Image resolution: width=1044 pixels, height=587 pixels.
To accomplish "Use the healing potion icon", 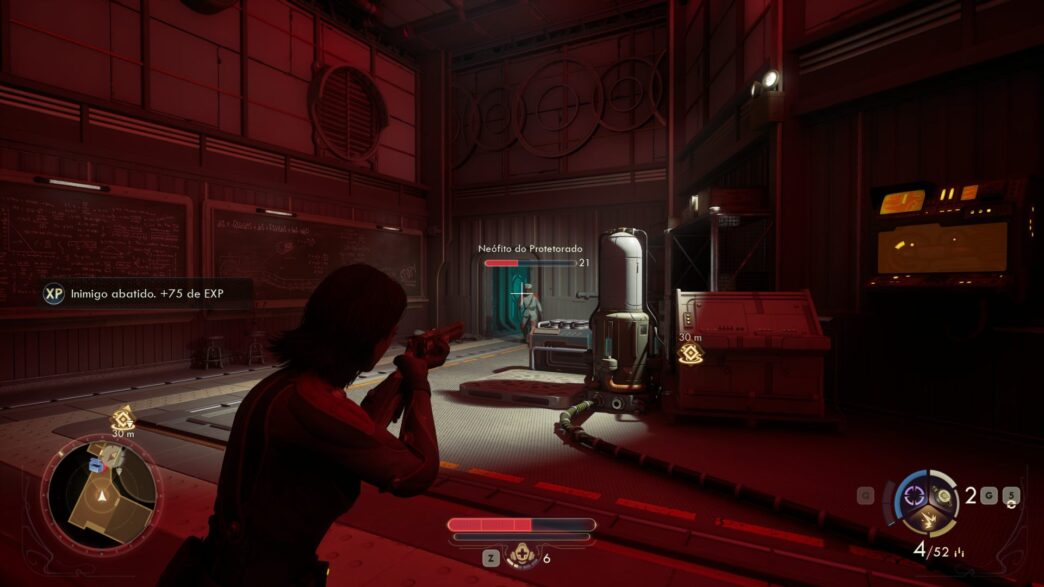I will (519, 558).
